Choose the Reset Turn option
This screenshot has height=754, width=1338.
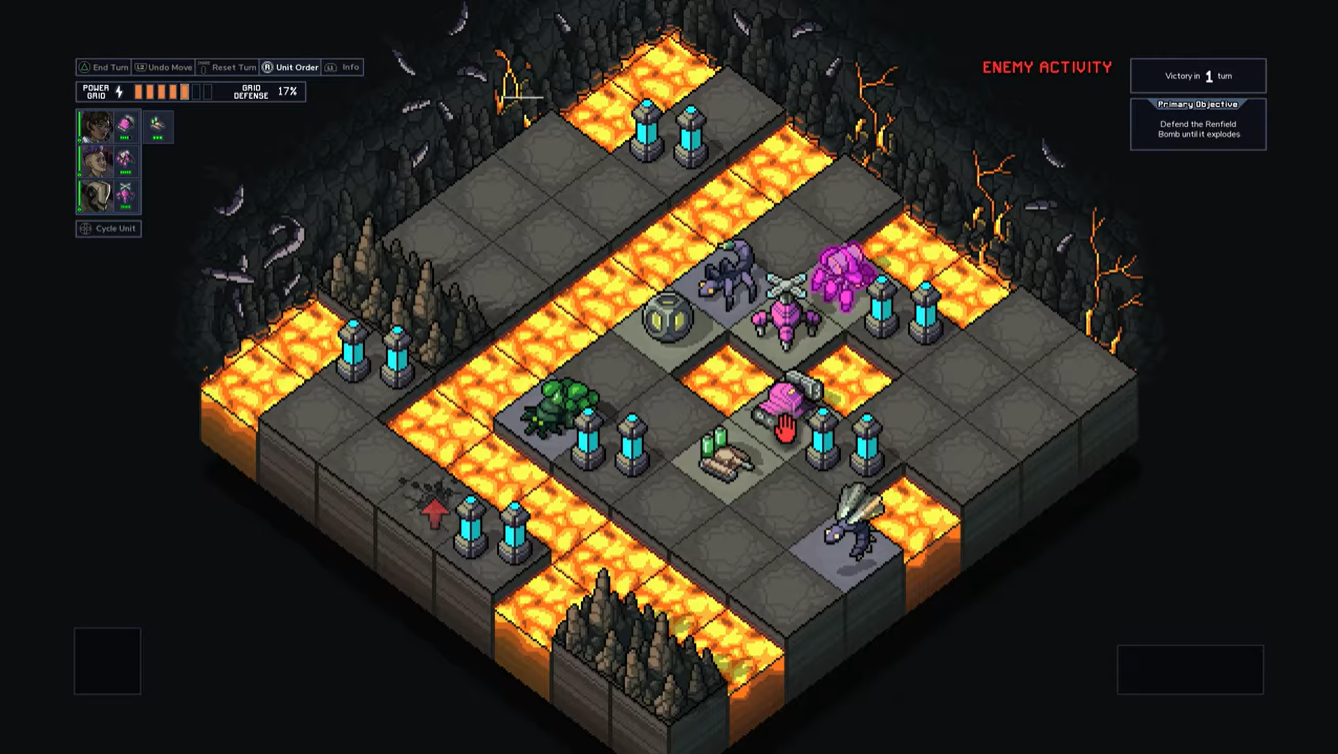(227, 67)
